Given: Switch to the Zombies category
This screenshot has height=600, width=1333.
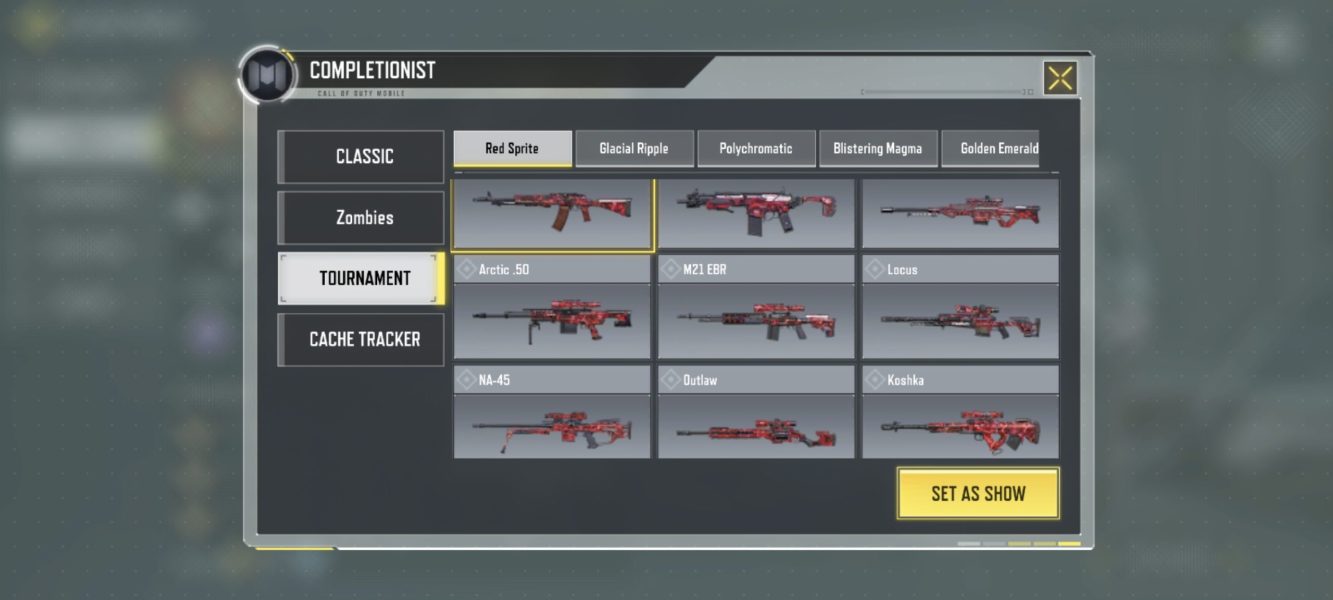Looking at the screenshot, I should [361, 218].
